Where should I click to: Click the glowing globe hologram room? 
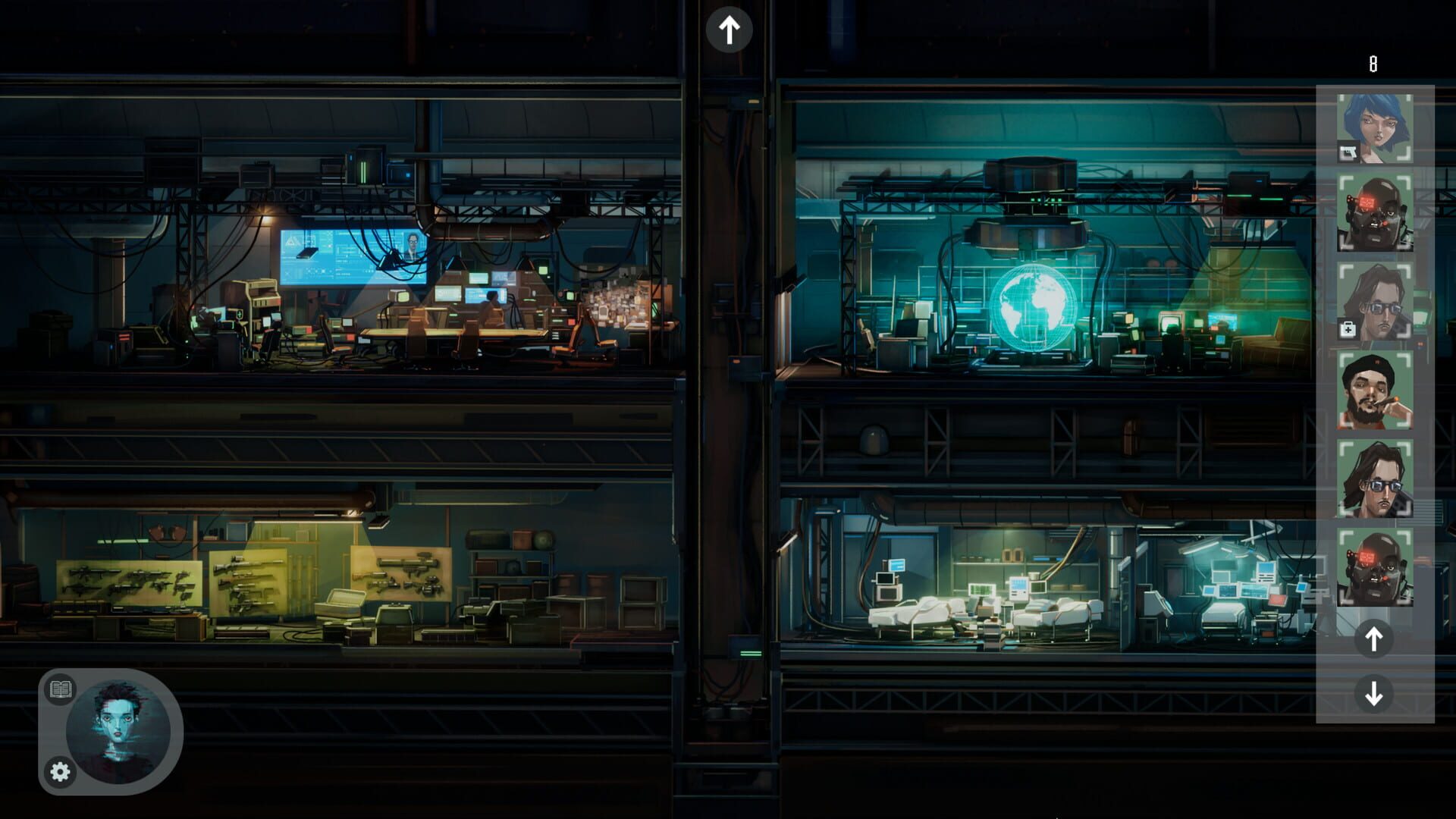(1031, 307)
